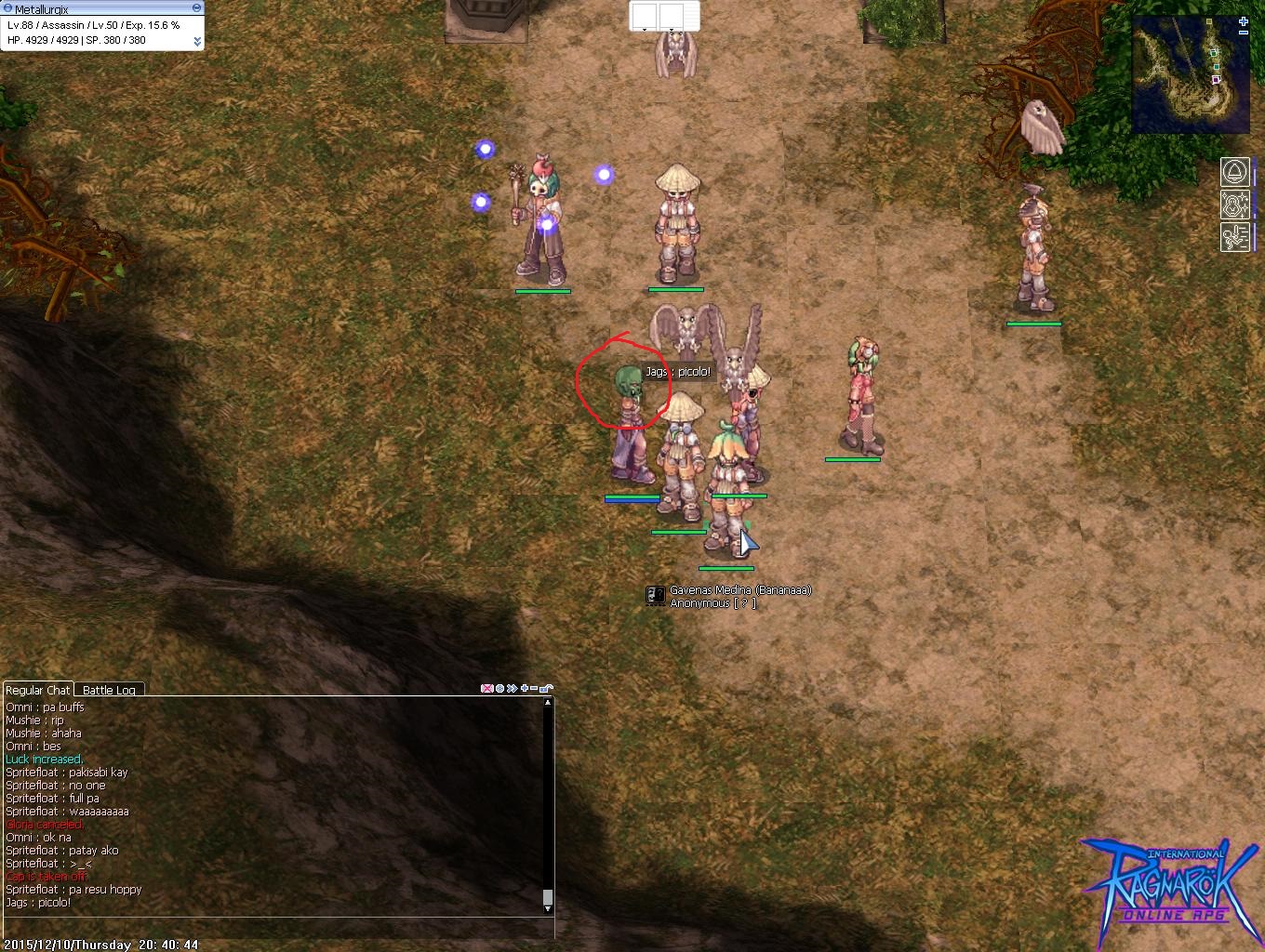Open chat options via the wheel icon

(x=499, y=688)
